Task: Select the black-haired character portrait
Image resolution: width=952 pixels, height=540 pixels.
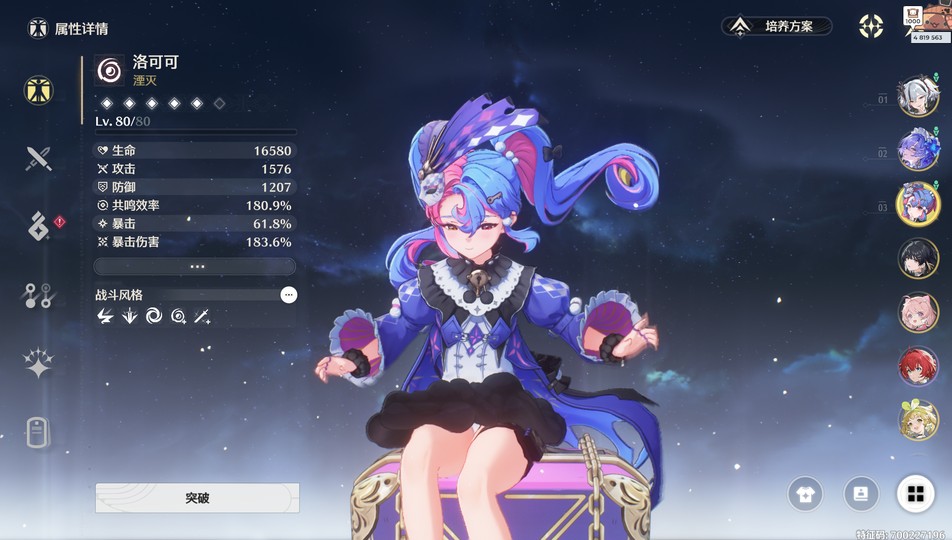Action: [x=918, y=257]
